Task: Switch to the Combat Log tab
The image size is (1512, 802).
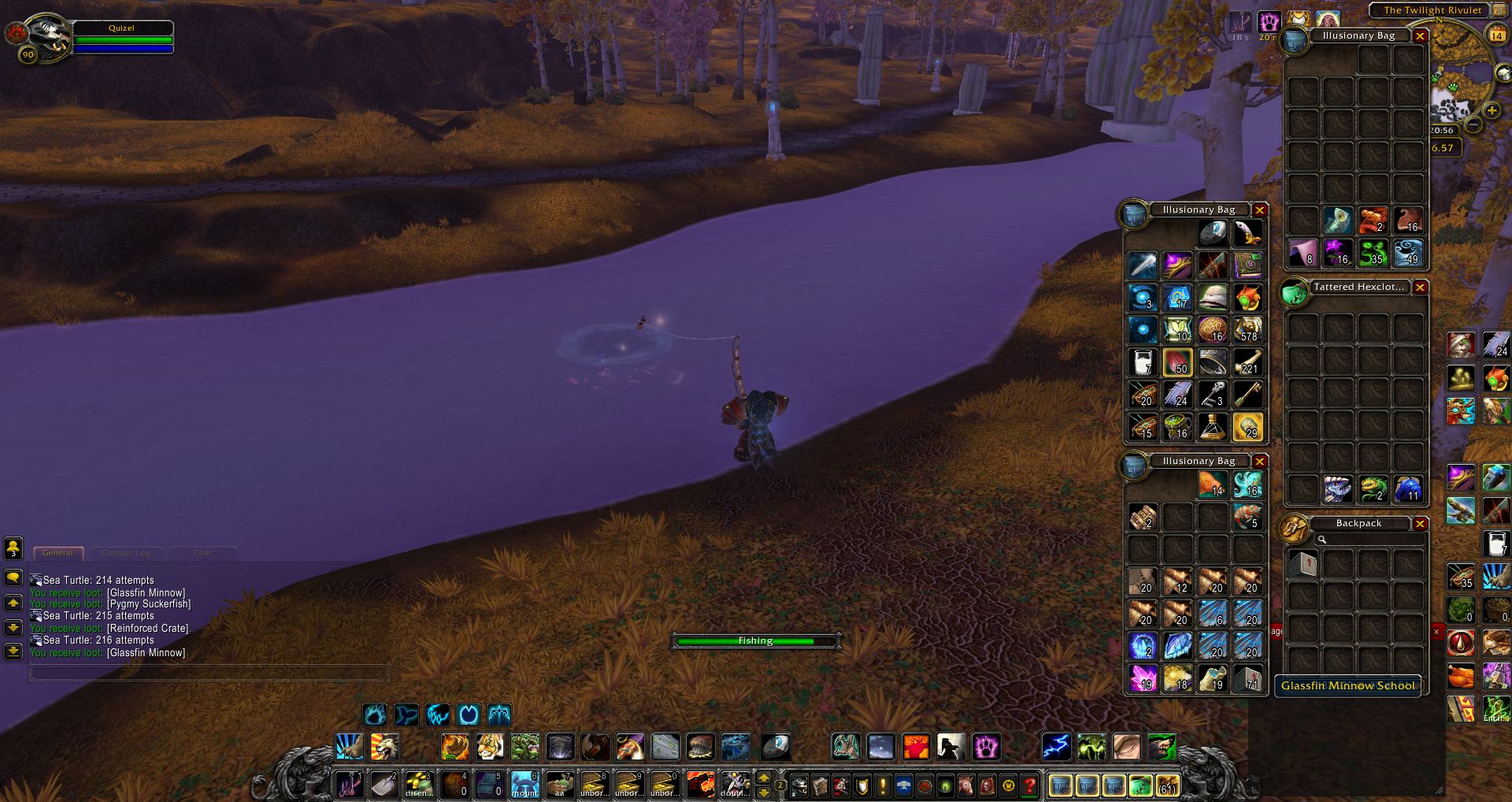Action: click(x=126, y=553)
